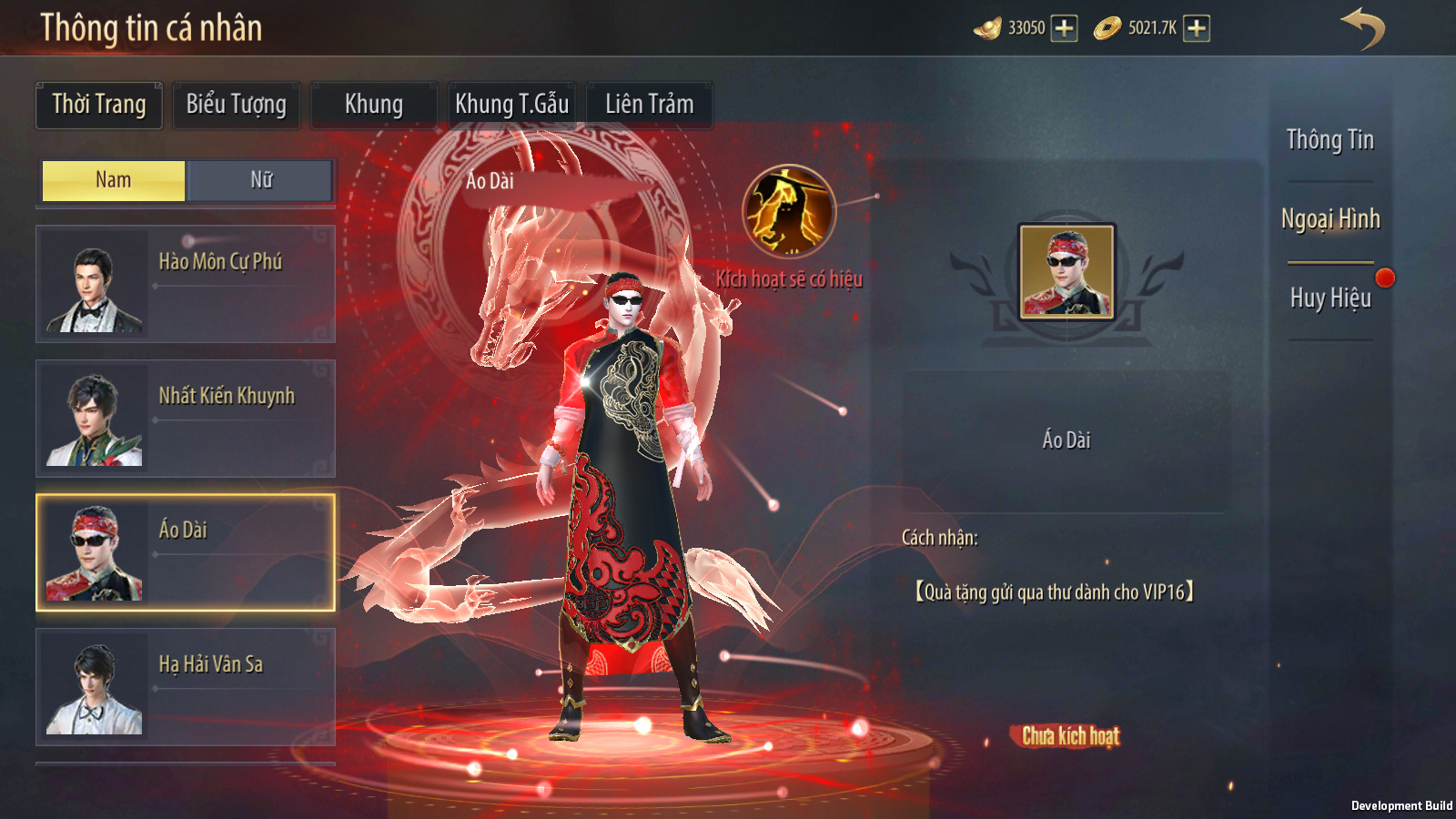
Task: Select the Khung tab
Action: (x=373, y=105)
